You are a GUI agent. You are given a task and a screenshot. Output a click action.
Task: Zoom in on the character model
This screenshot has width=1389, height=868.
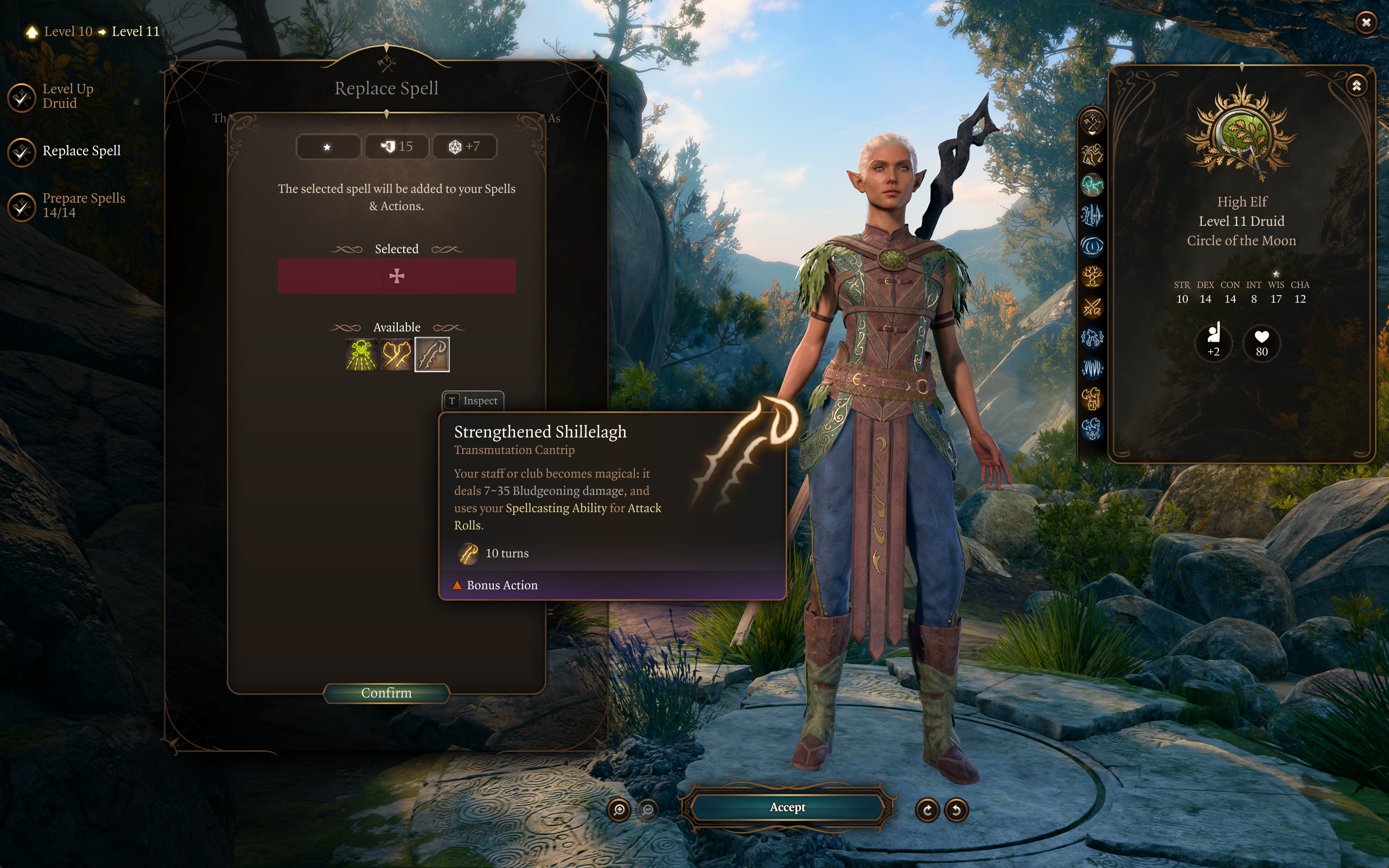[x=619, y=810]
